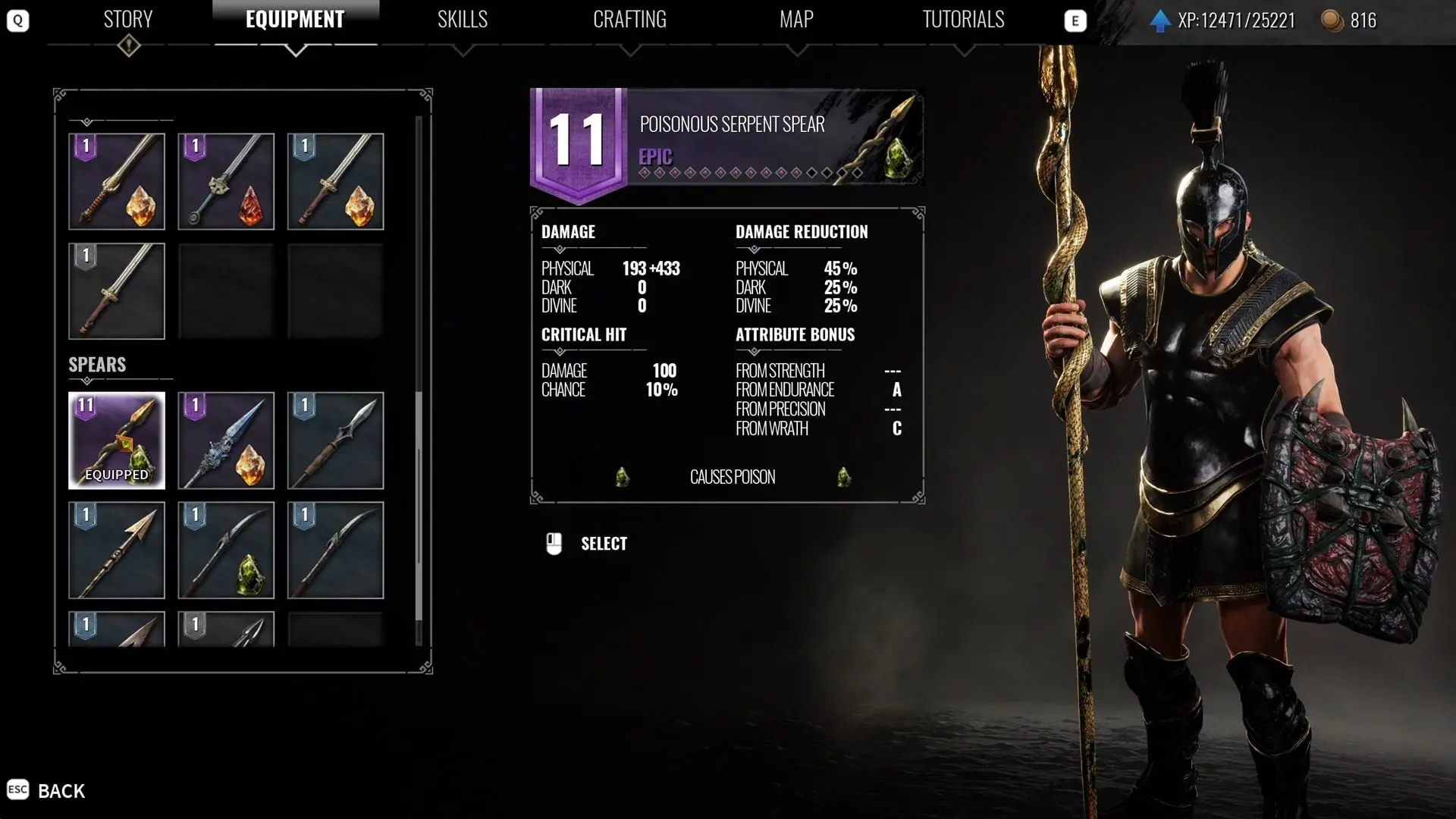
Task: Select the grey-badged plain sword slot
Action: pos(117,291)
